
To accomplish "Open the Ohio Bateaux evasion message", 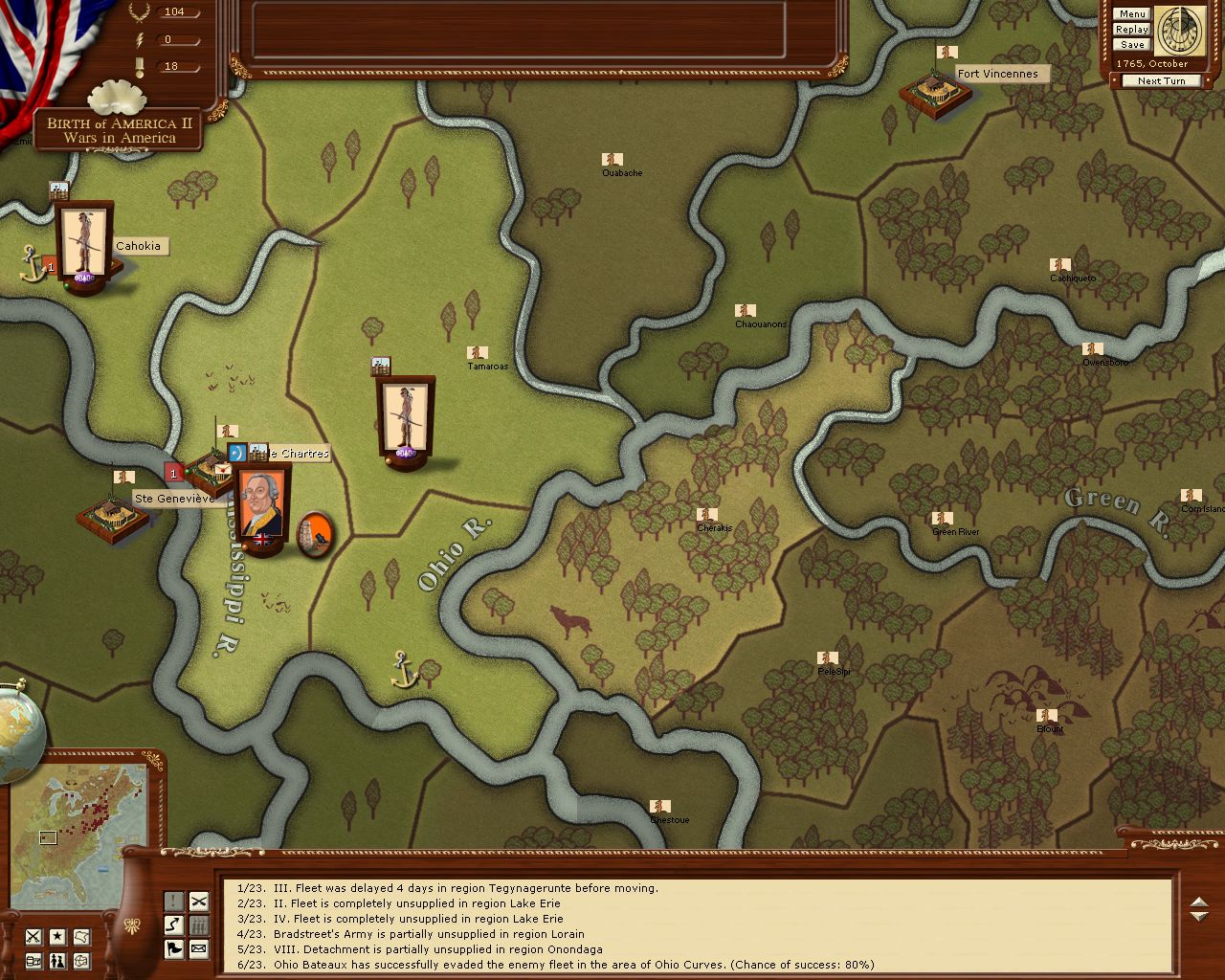I will pos(555,965).
